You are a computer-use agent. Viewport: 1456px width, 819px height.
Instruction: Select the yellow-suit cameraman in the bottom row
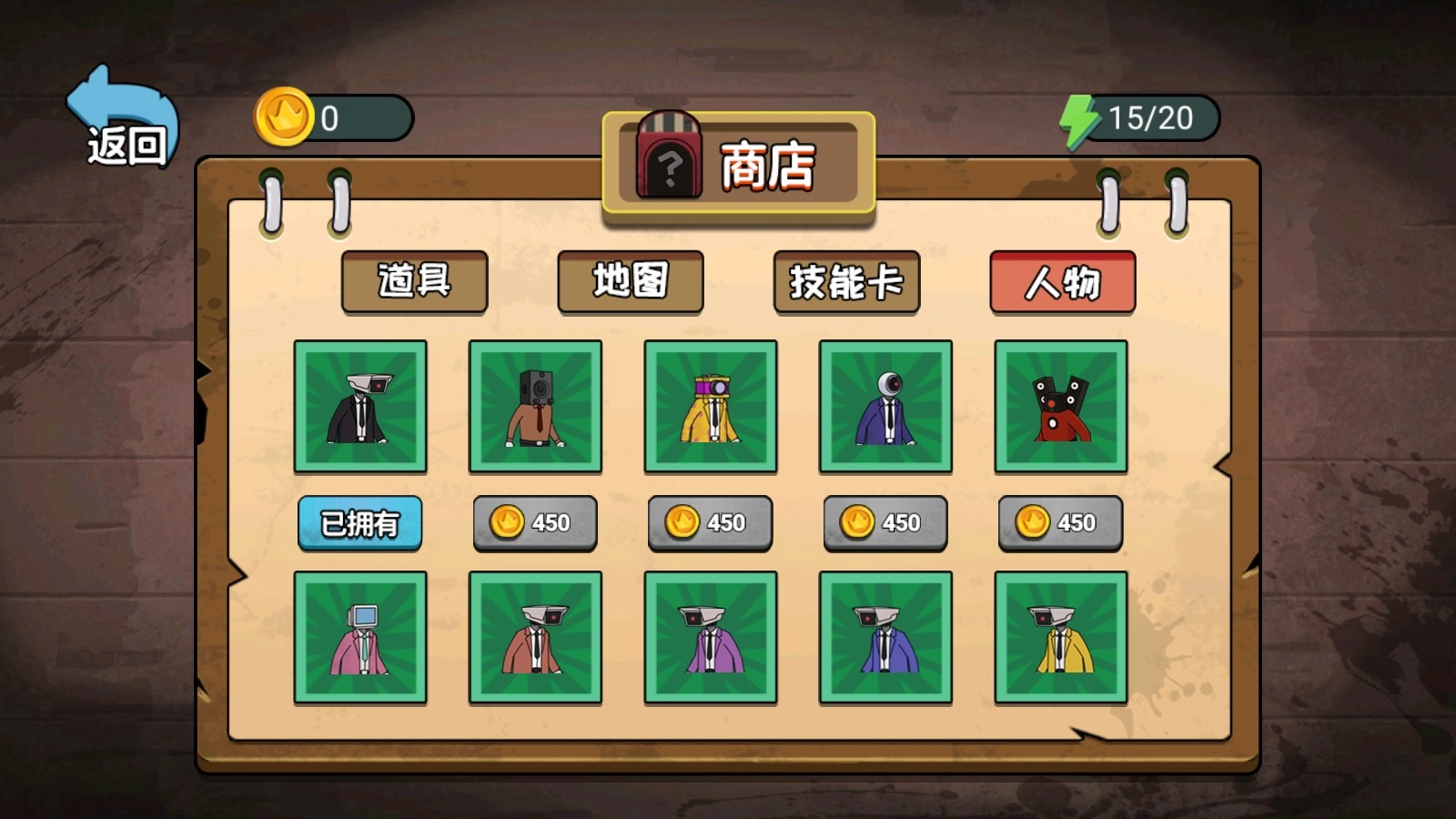click(x=1061, y=635)
